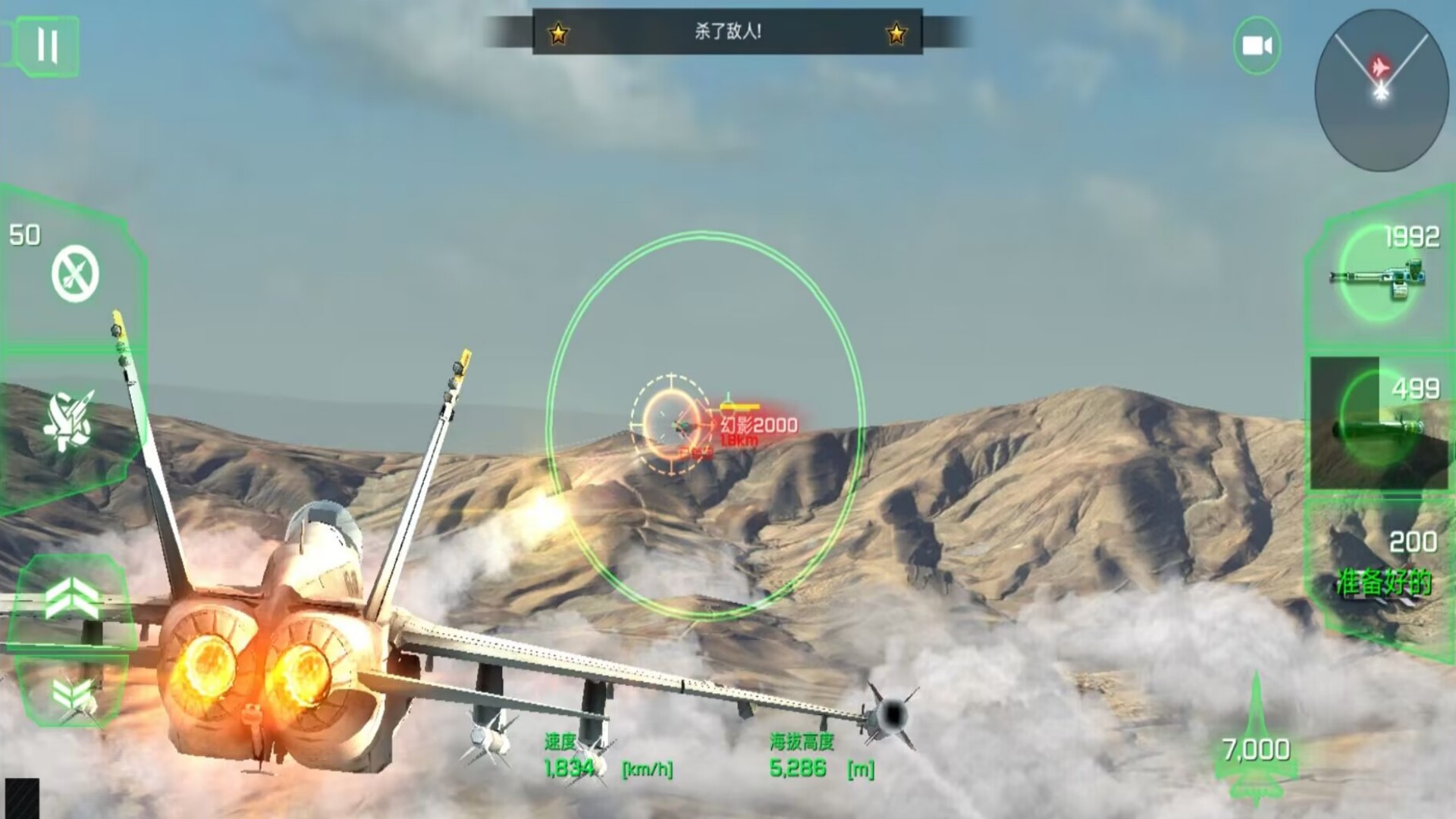Image resolution: width=1456 pixels, height=819 pixels.
Task: Deploy flares countermeasure icon
Action: 70,421
